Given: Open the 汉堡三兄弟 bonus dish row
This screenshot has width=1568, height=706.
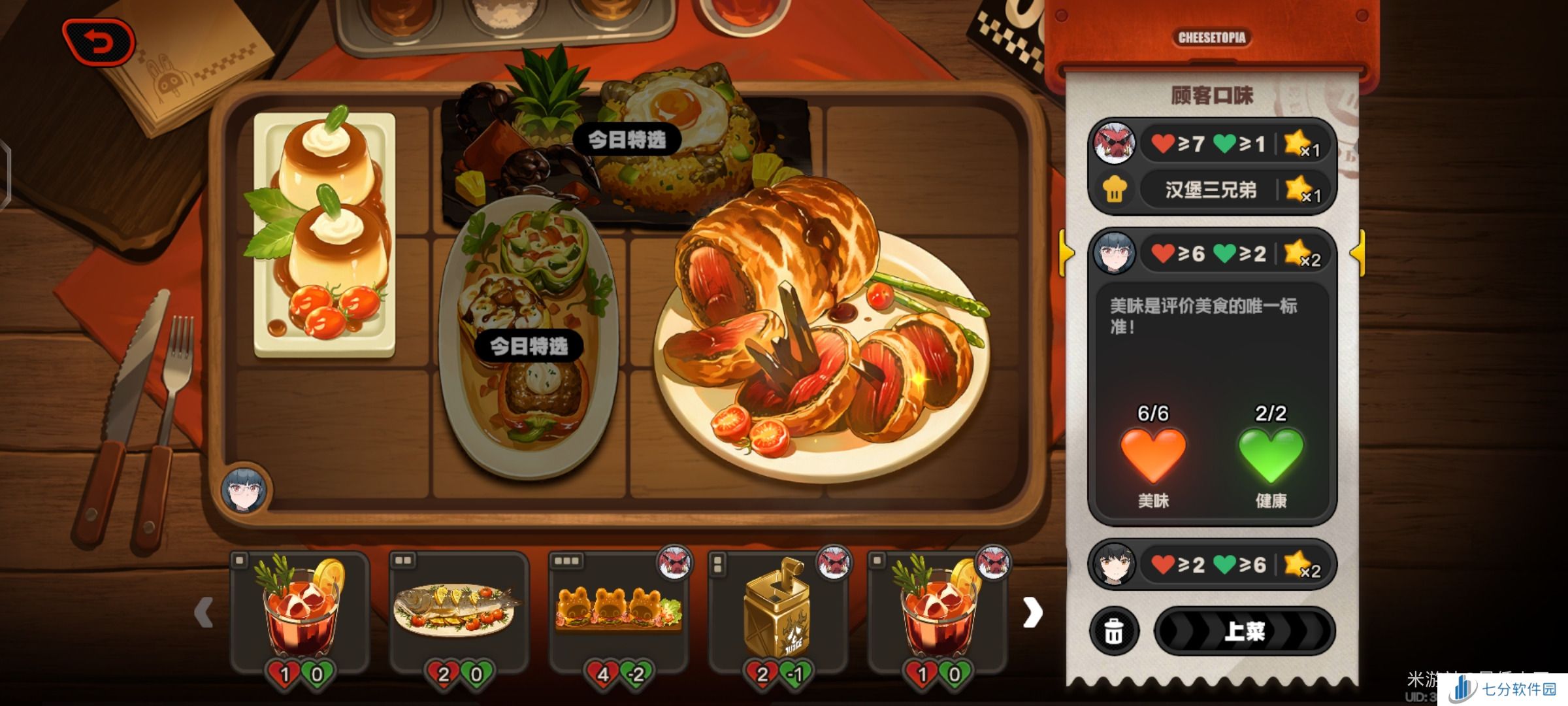Looking at the screenshot, I should (1212, 190).
